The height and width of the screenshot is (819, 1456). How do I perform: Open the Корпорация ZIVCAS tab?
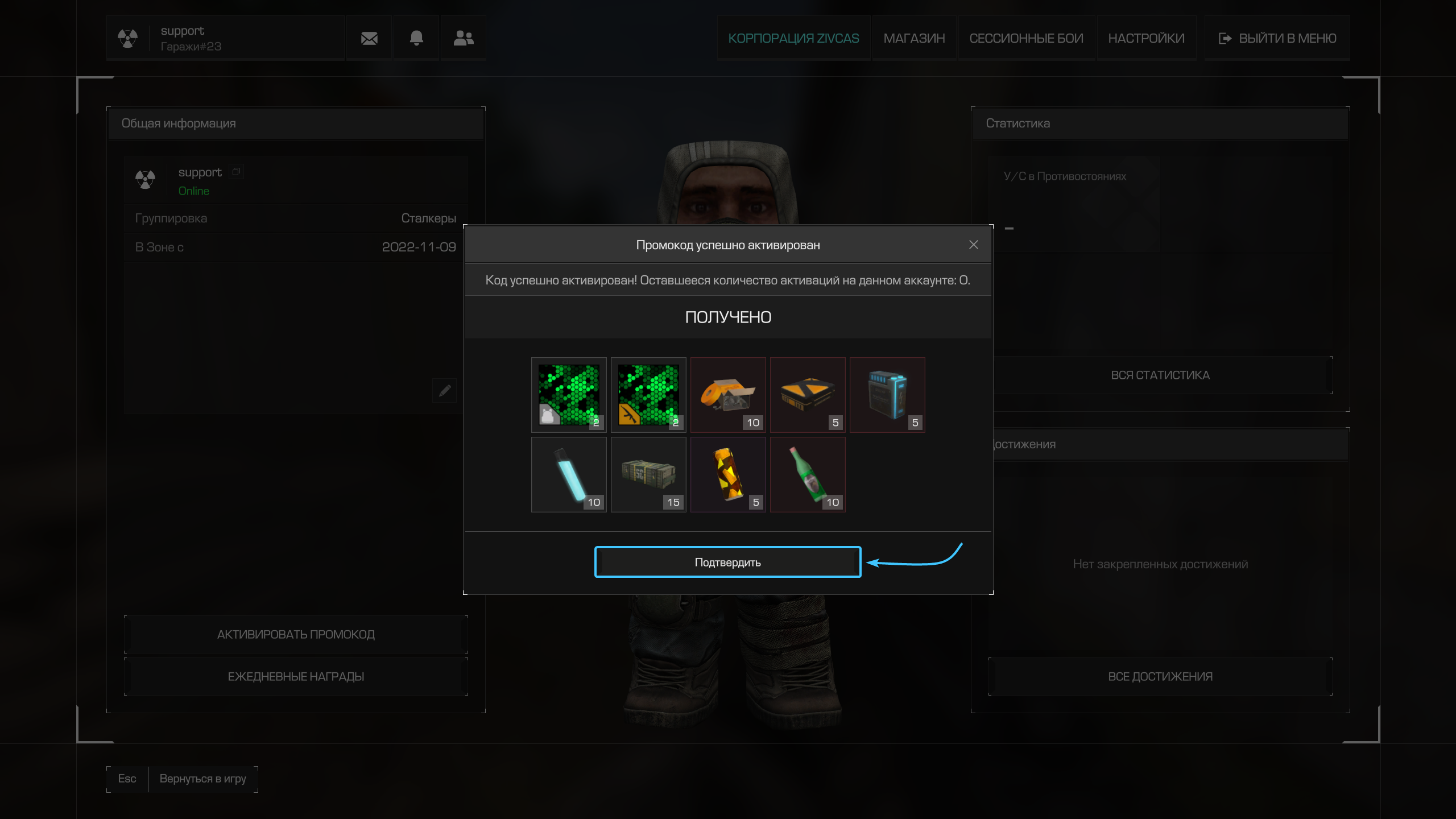pyautogui.click(x=793, y=38)
